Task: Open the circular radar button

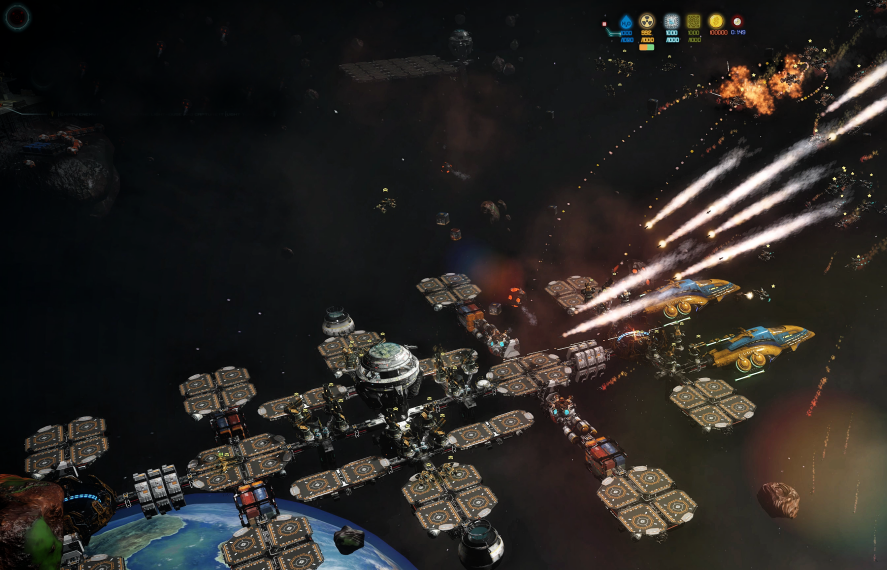Action: 18,16
